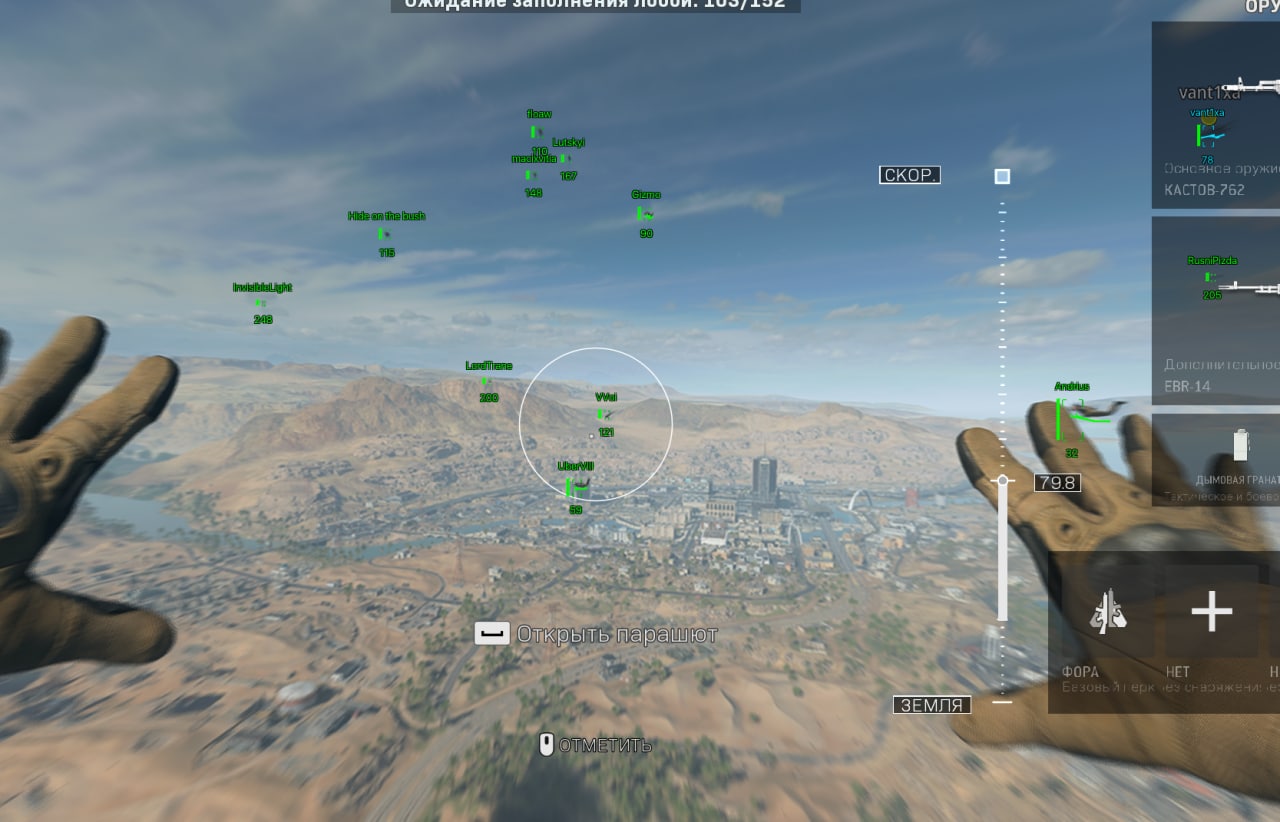Click the Hide on the bush nametag

386,215
